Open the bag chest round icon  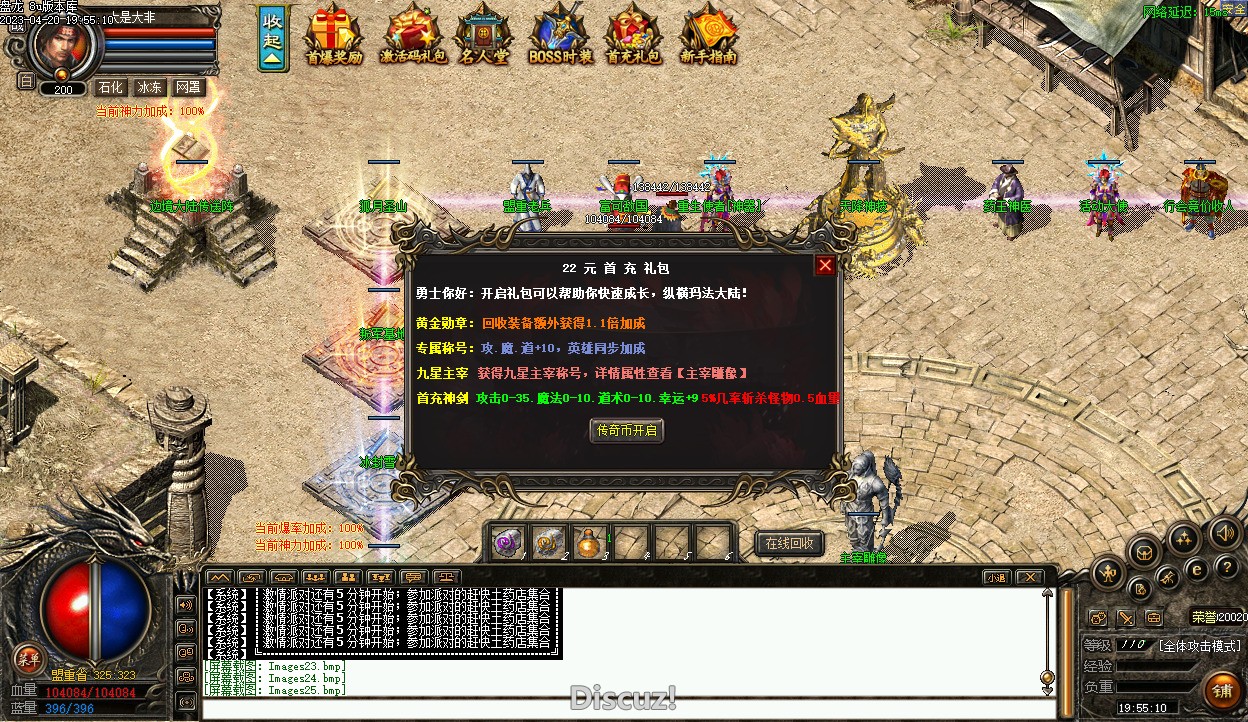pos(1144,551)
